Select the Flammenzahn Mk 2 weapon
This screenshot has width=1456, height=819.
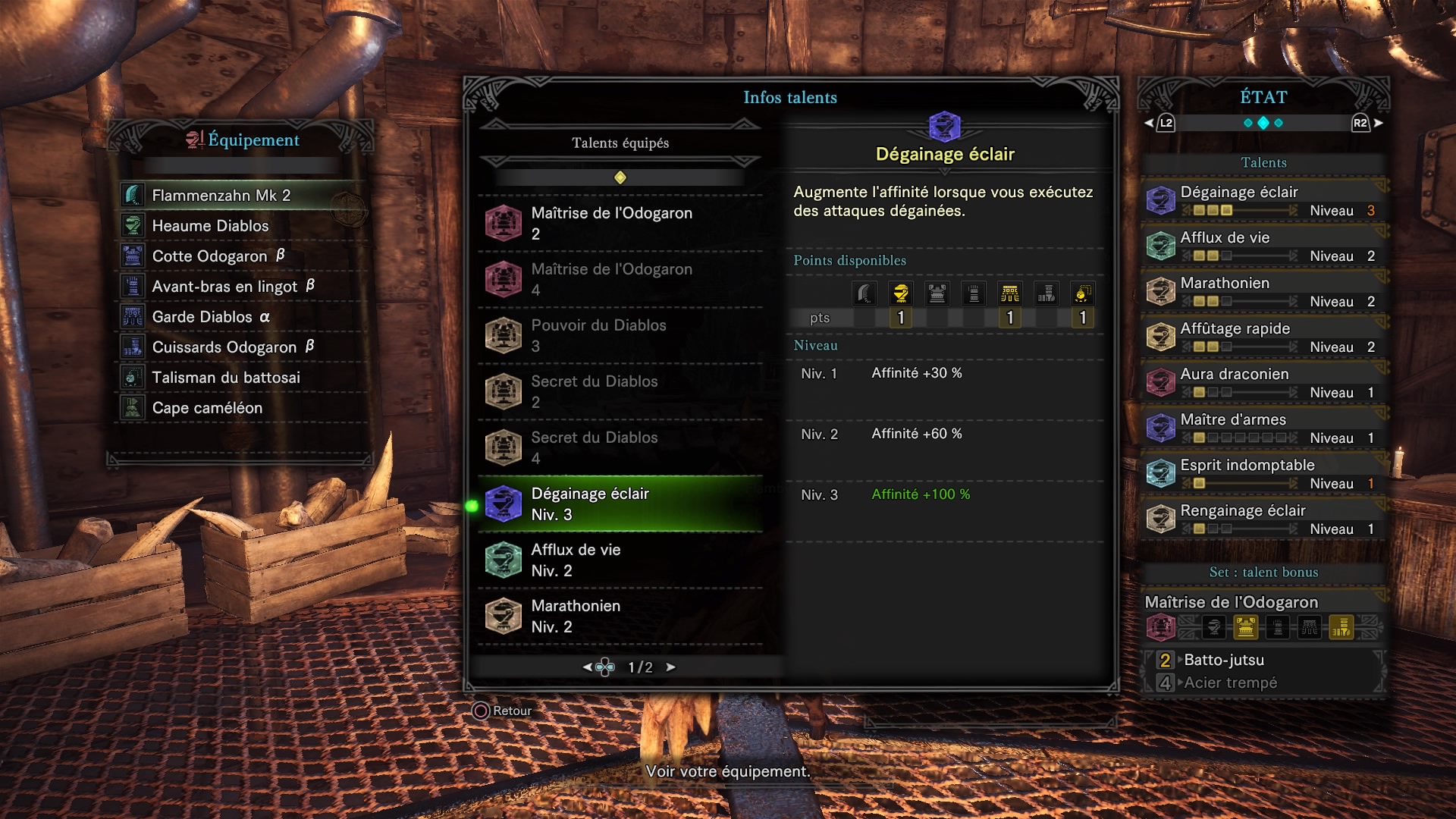221,196
